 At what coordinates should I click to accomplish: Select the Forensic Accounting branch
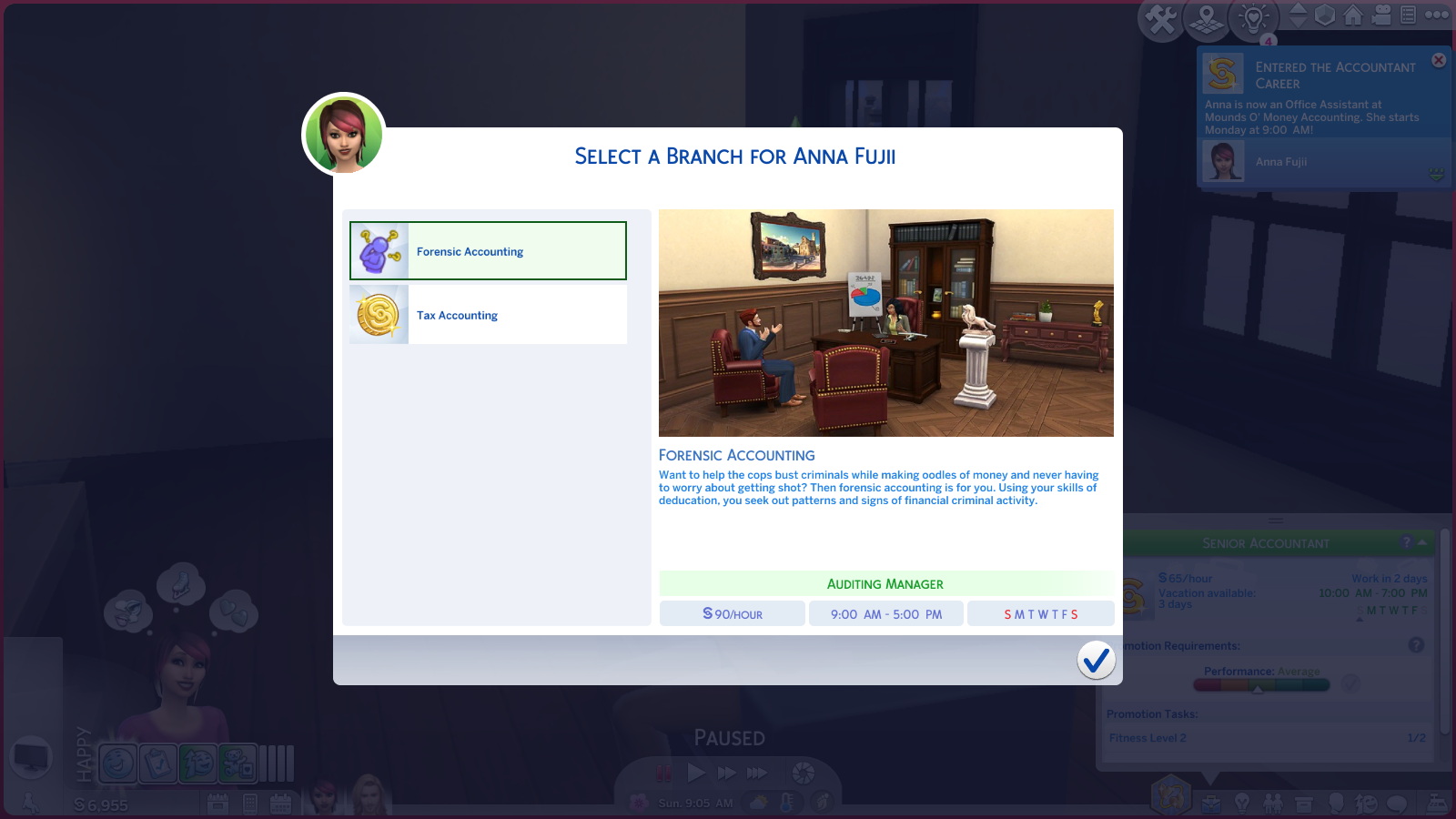click(x=487, y=251)
